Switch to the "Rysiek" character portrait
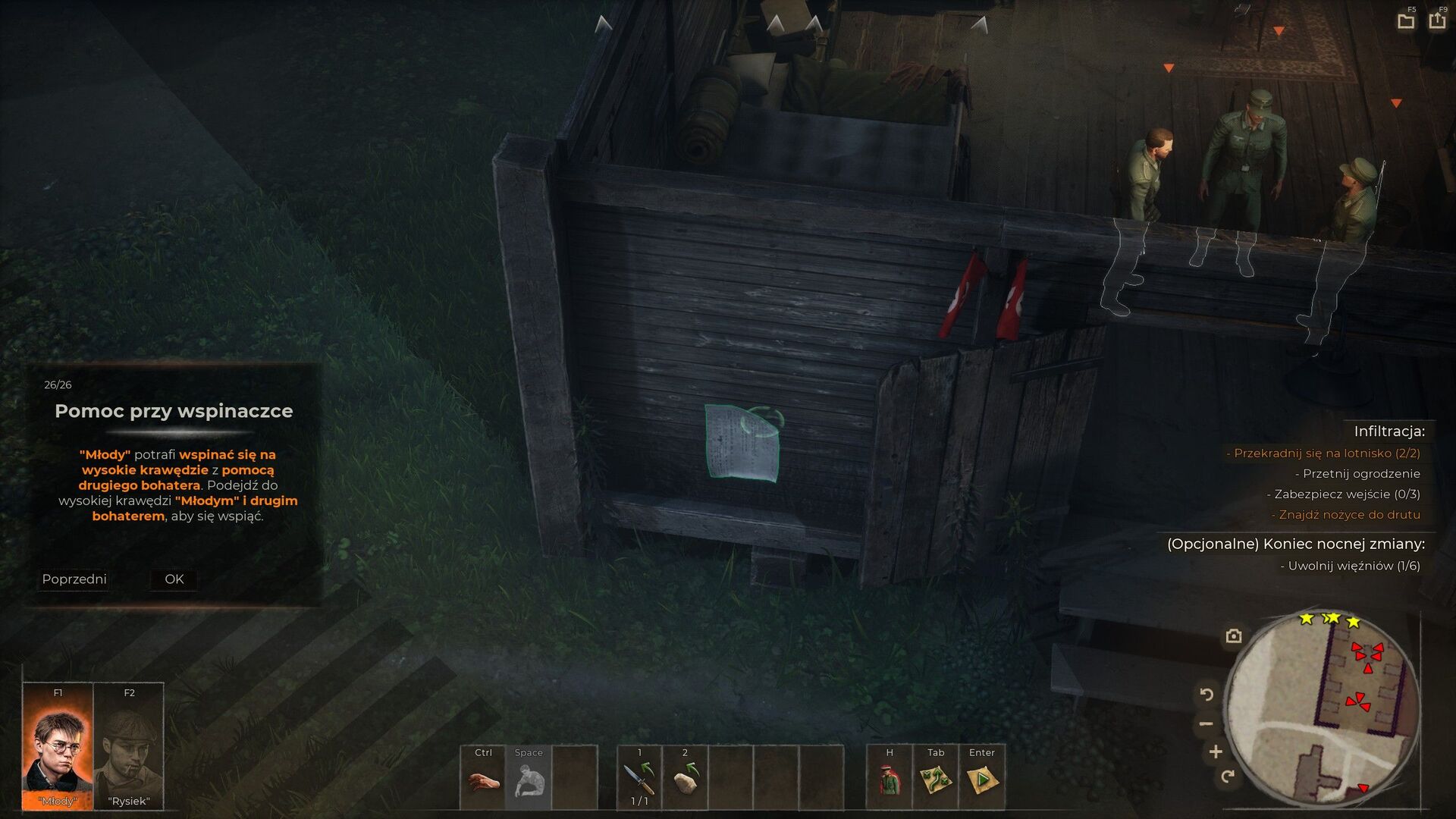Screen dimensions: 1456x819 pos(129,747)
